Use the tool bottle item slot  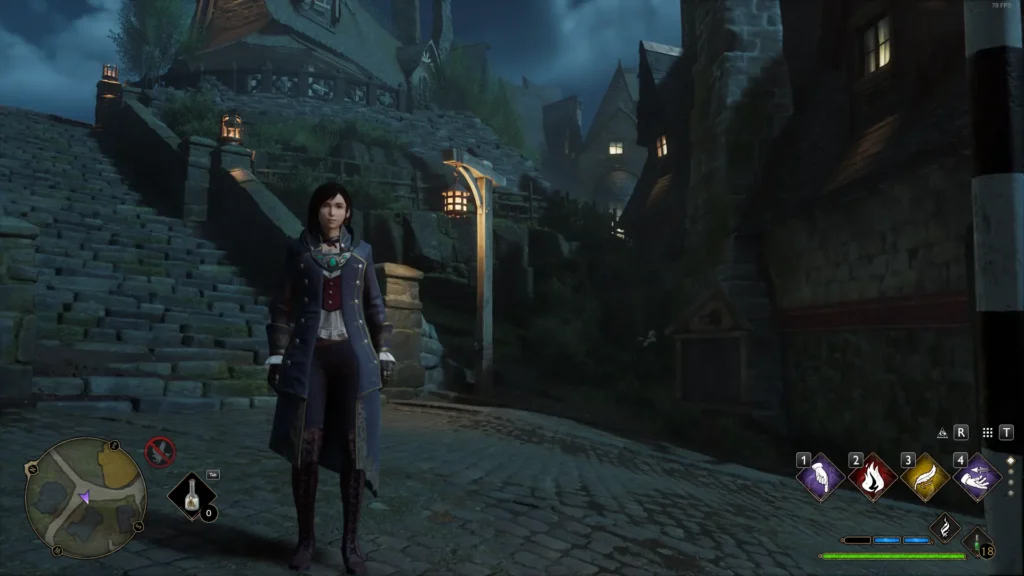click(192, 495)
